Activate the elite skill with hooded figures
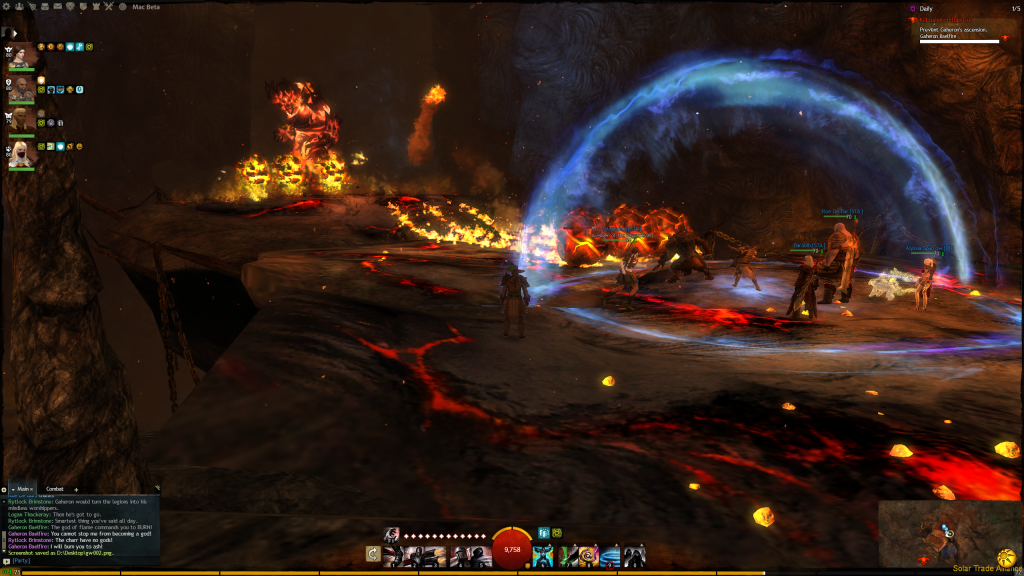This screenshot has width=1024, height=576. 635,554
